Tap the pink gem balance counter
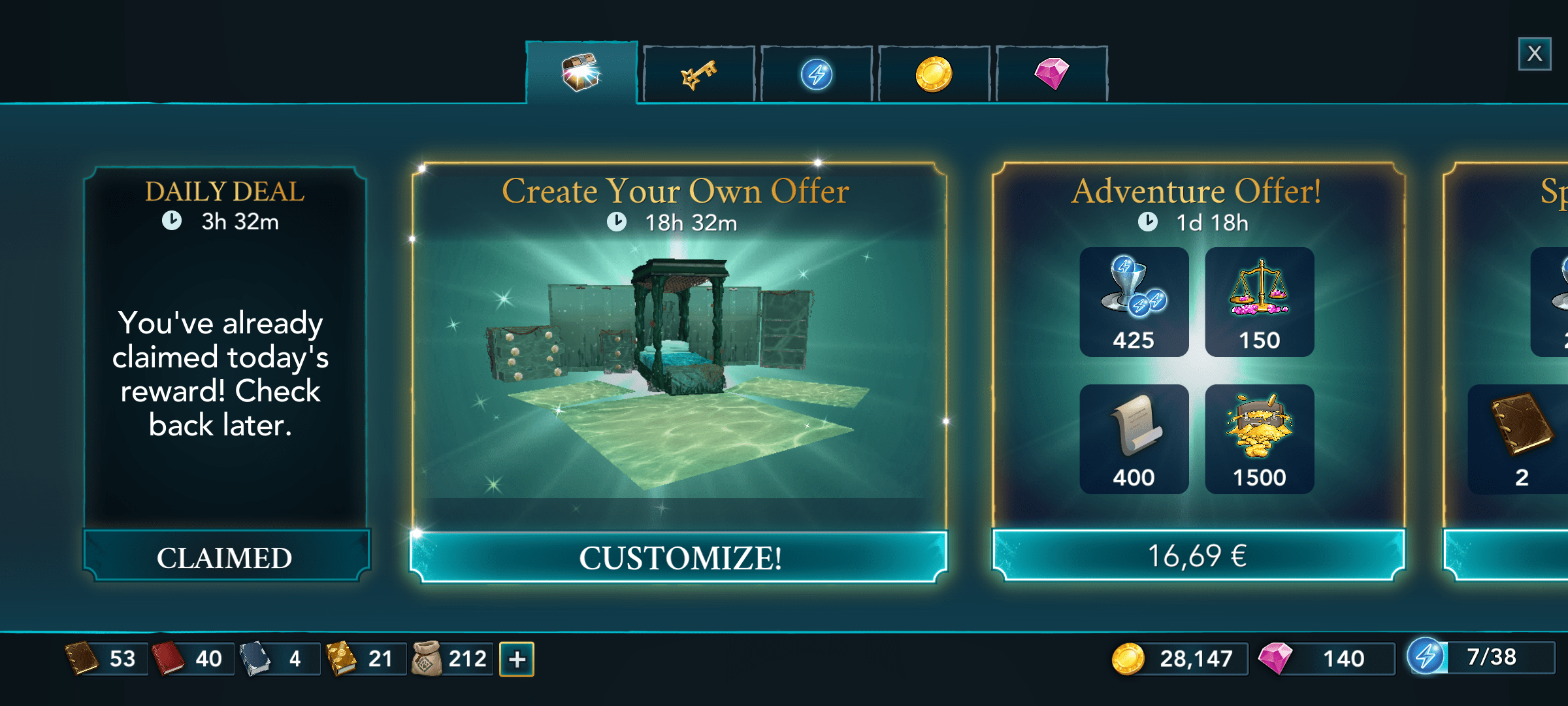Image resolution: width=1568 pixels, height=706 pixels. pyautogui.click(x=1326, y=658)
